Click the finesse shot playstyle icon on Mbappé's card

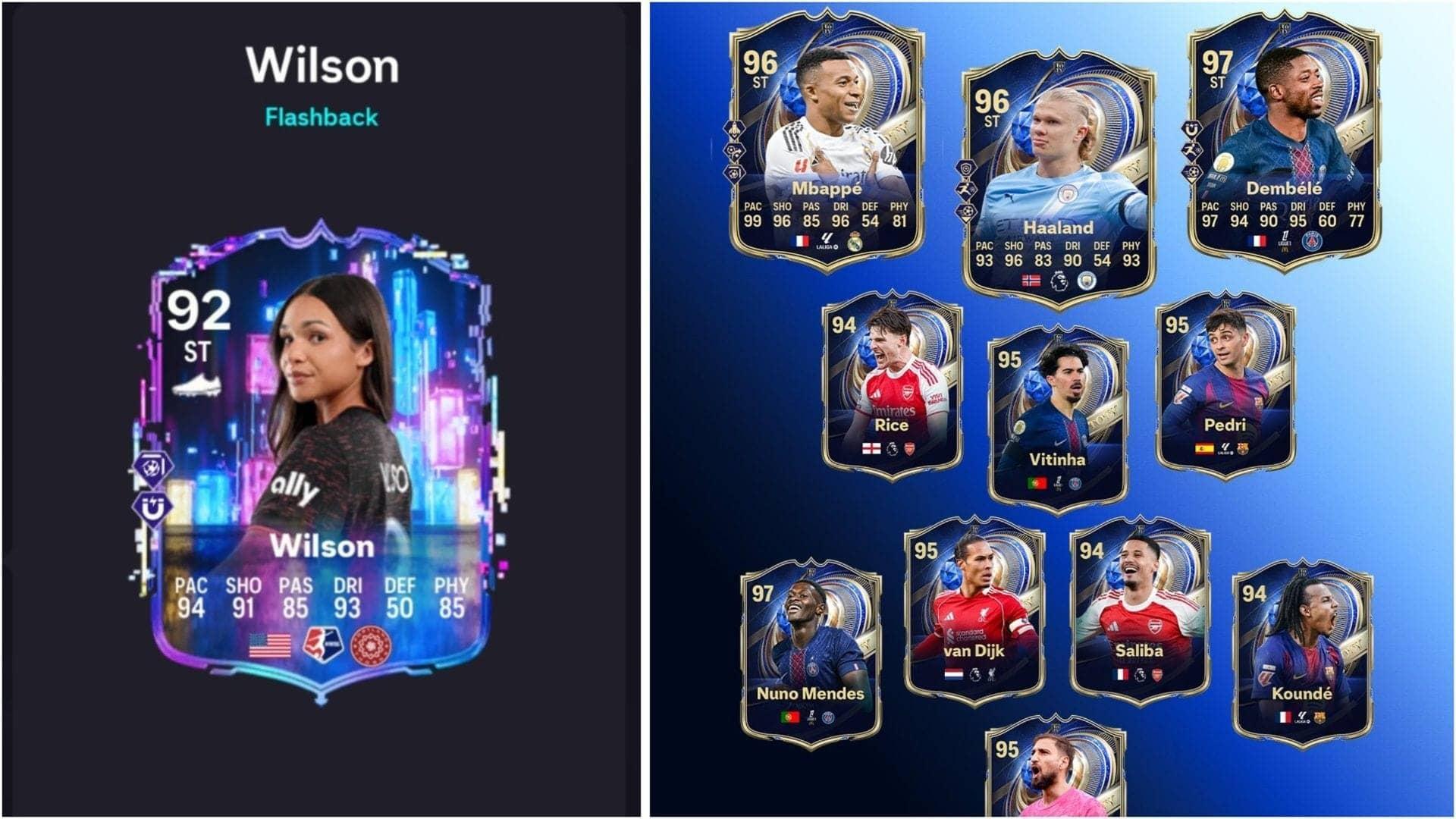point(735,173)
